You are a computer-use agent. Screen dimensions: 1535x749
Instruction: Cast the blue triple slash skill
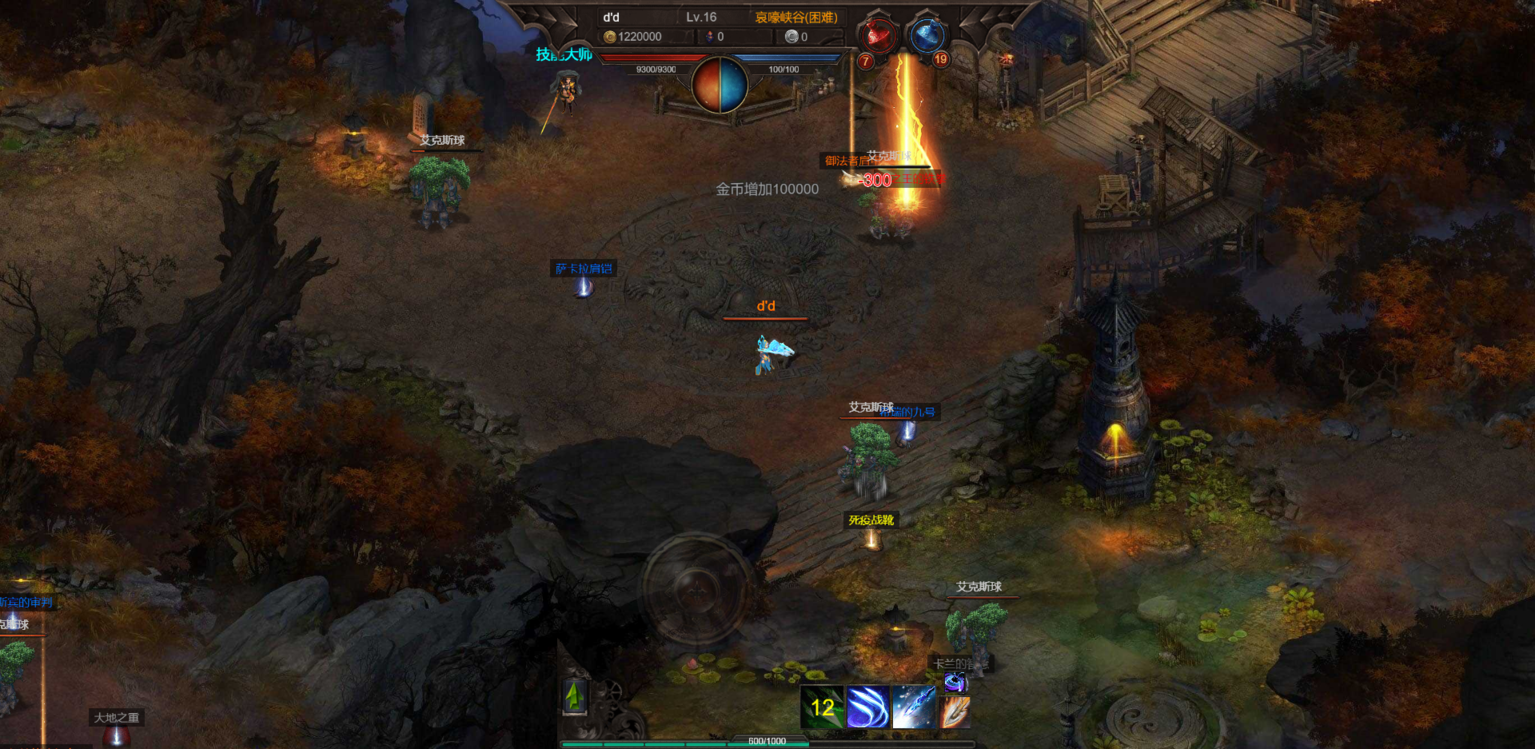868,708
